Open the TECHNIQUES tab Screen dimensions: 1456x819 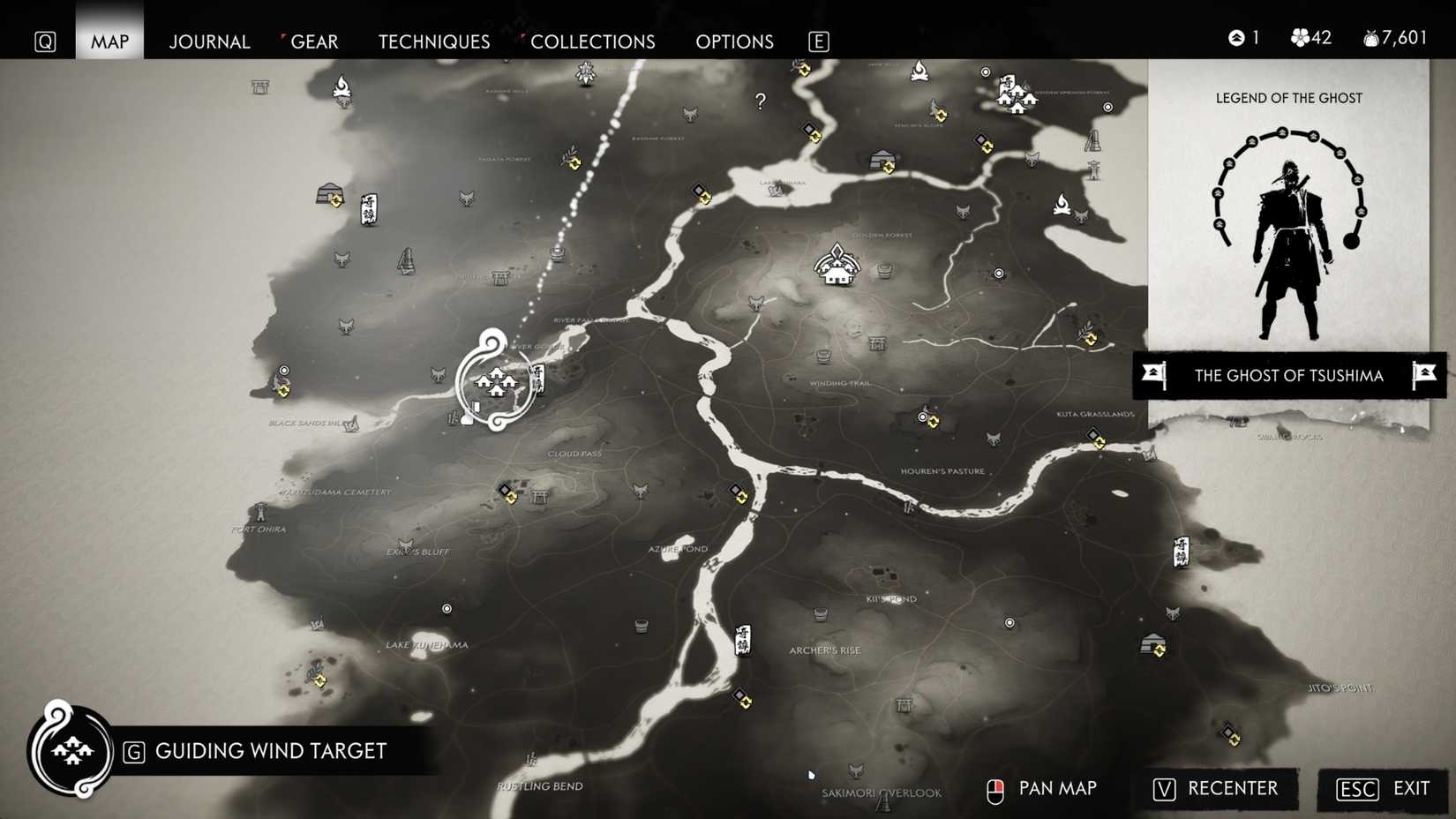(x=433, y=41)
